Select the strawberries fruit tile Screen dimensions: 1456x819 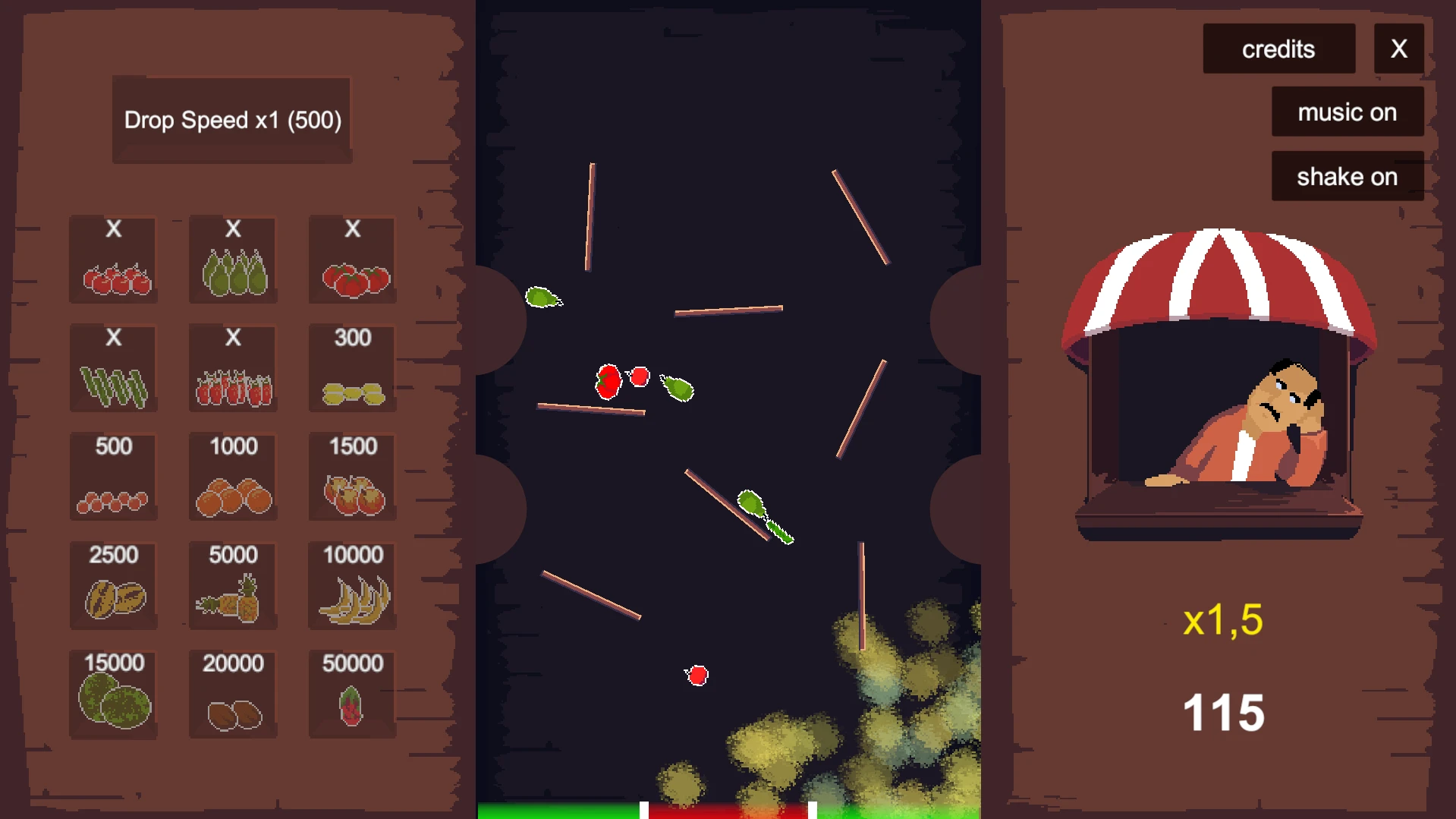[233, 369]
